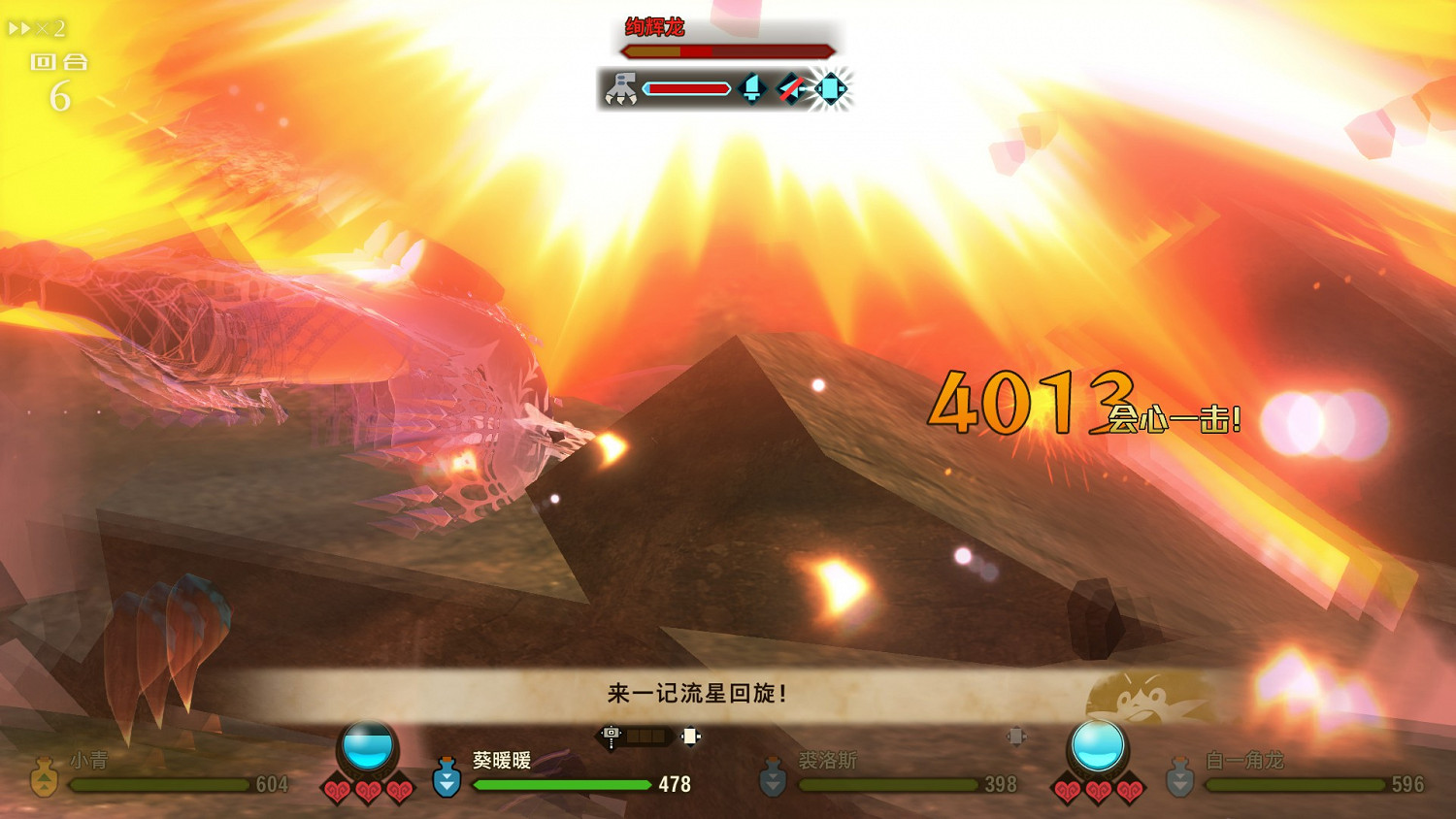Open 白一角龙's status flask details
Viewport: 1456px width, 819px height.
pyautogui.click(x=1180, y=776)
